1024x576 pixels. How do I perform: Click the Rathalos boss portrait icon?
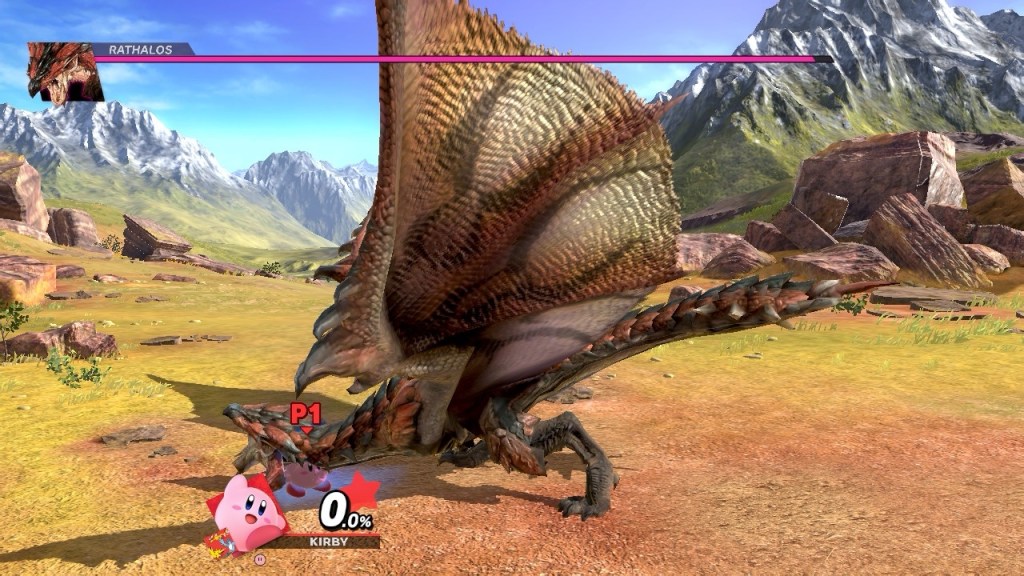[64, 73]
